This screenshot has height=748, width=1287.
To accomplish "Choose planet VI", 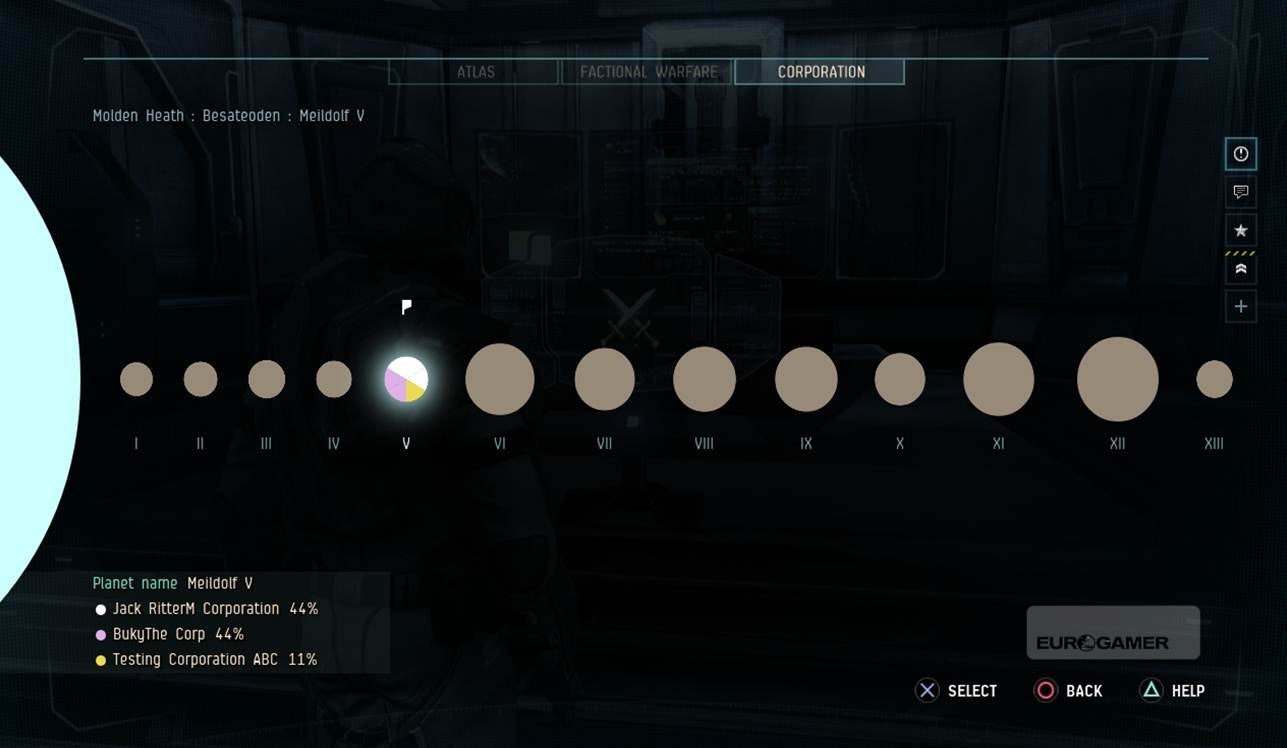I will 500,379.
